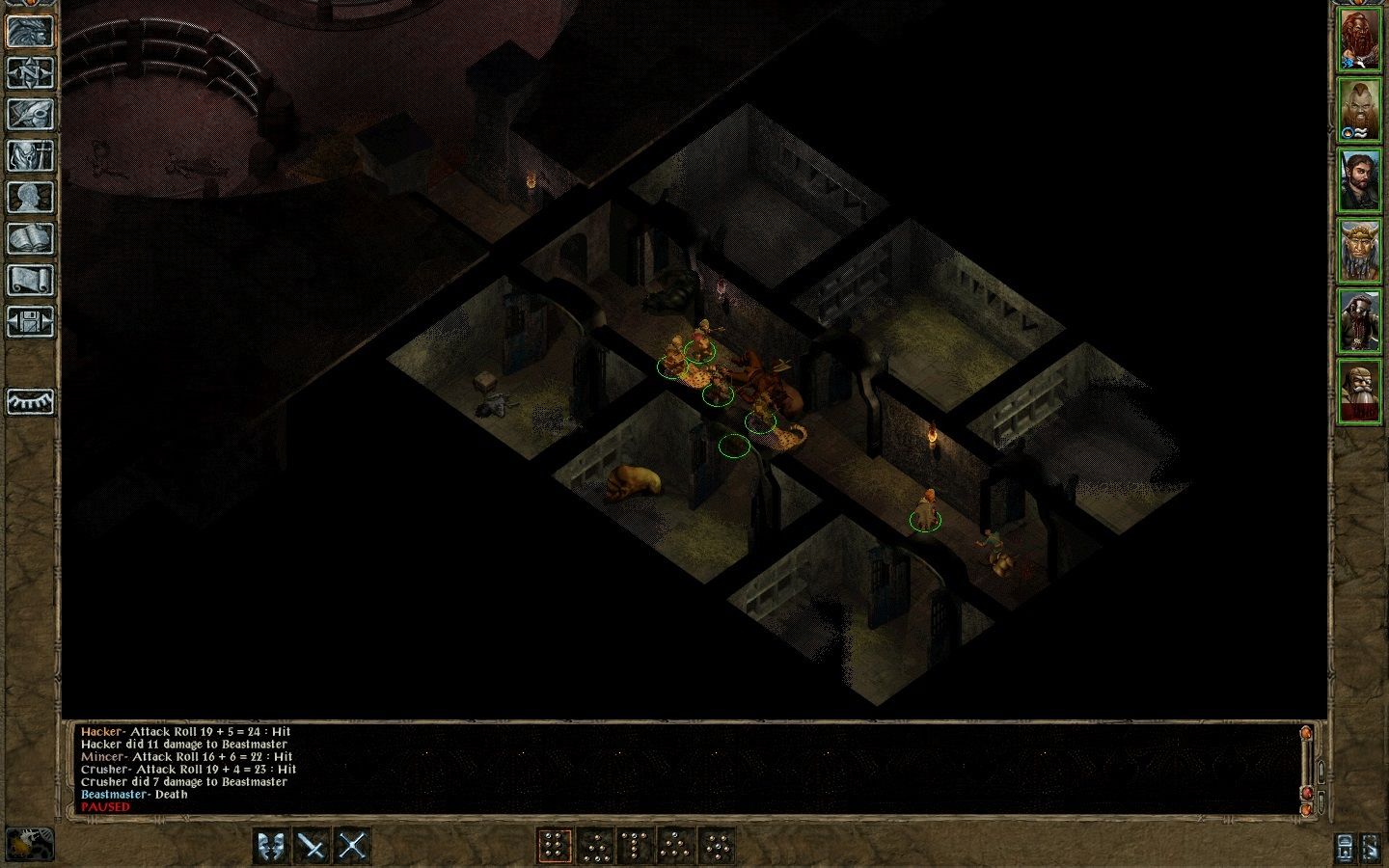Open the options scroll button

31,280
